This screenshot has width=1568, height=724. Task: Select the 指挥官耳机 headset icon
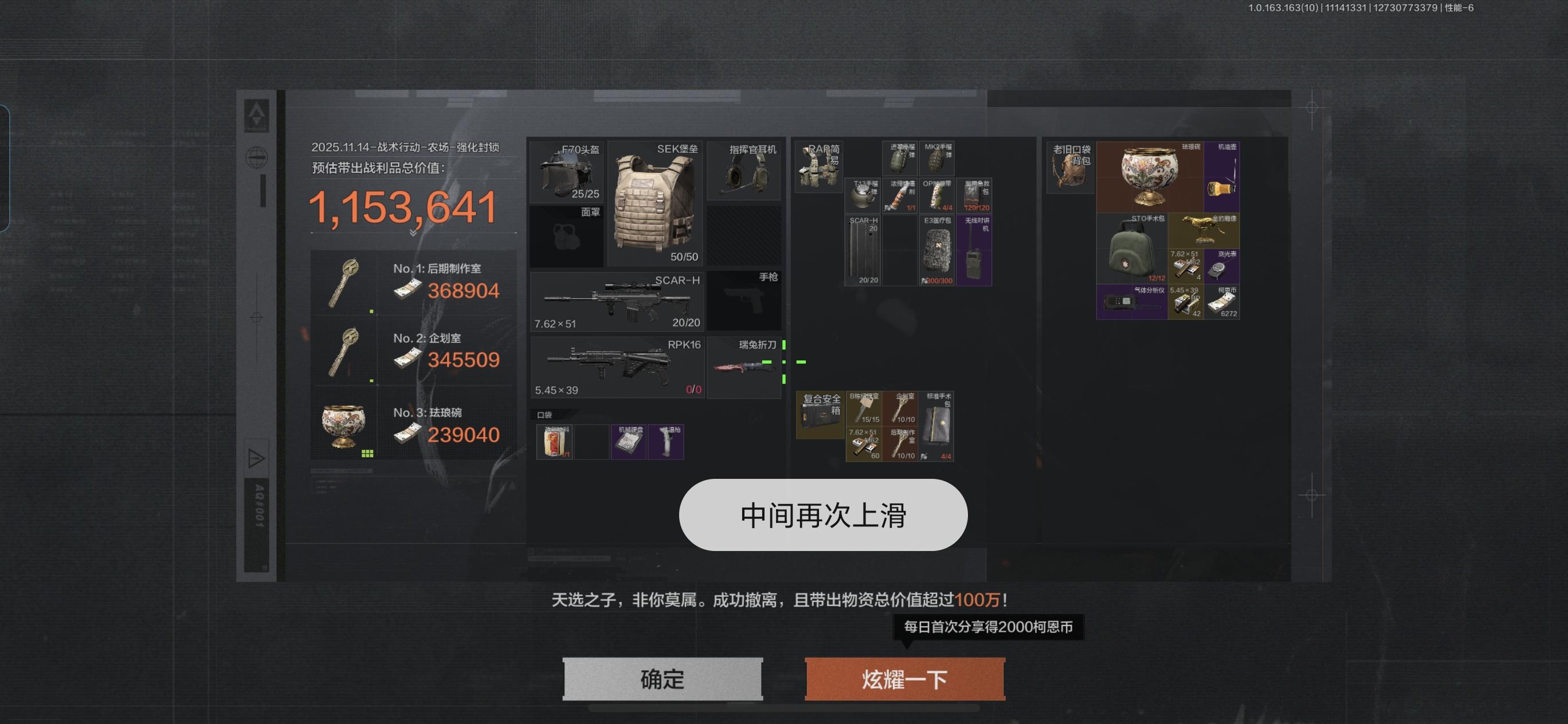coord(744,174)
